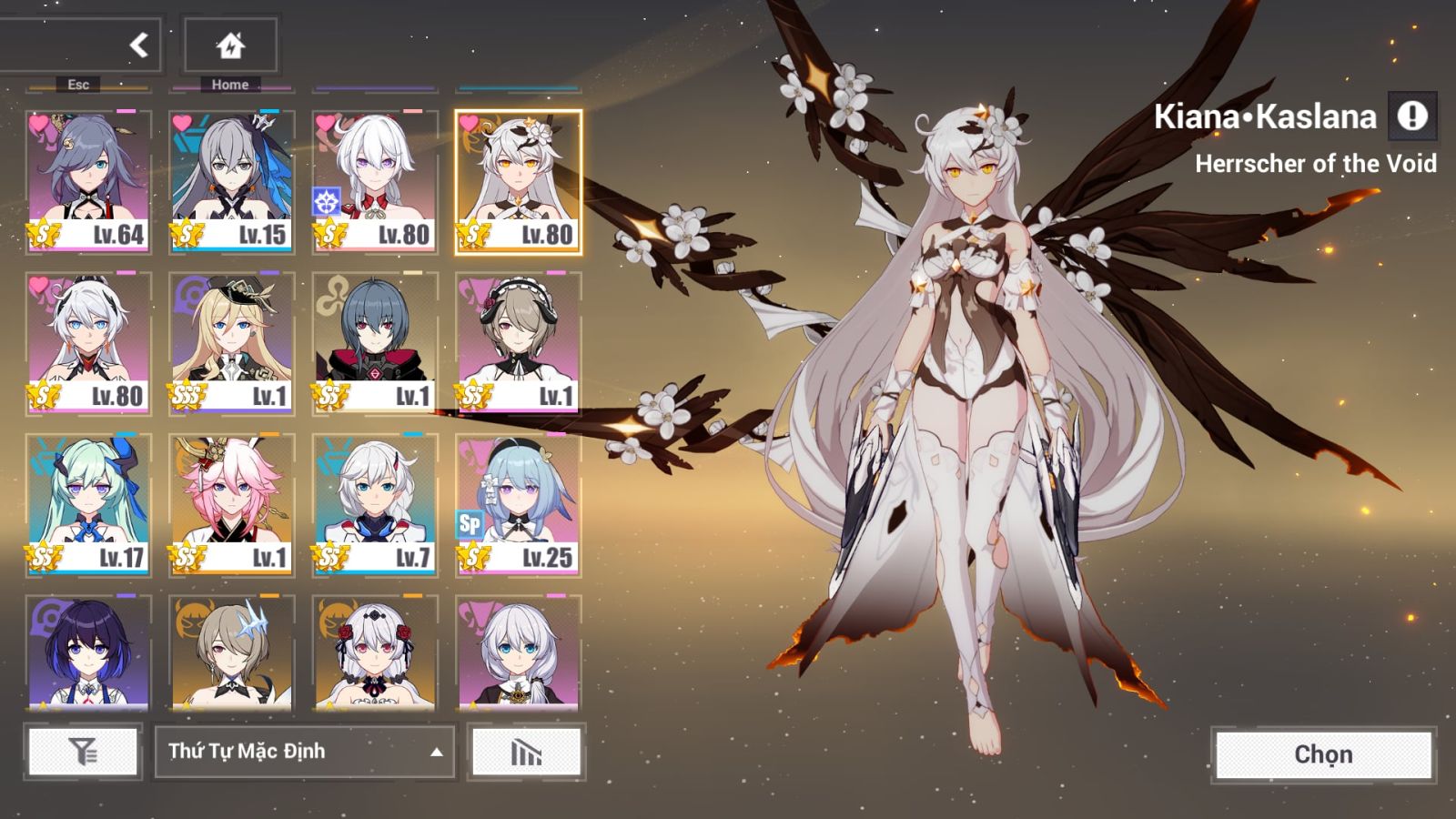Choose the character with ice crystal hairpiece
Viewport: 1456px width, 819px height.
[x=231, y=652]
